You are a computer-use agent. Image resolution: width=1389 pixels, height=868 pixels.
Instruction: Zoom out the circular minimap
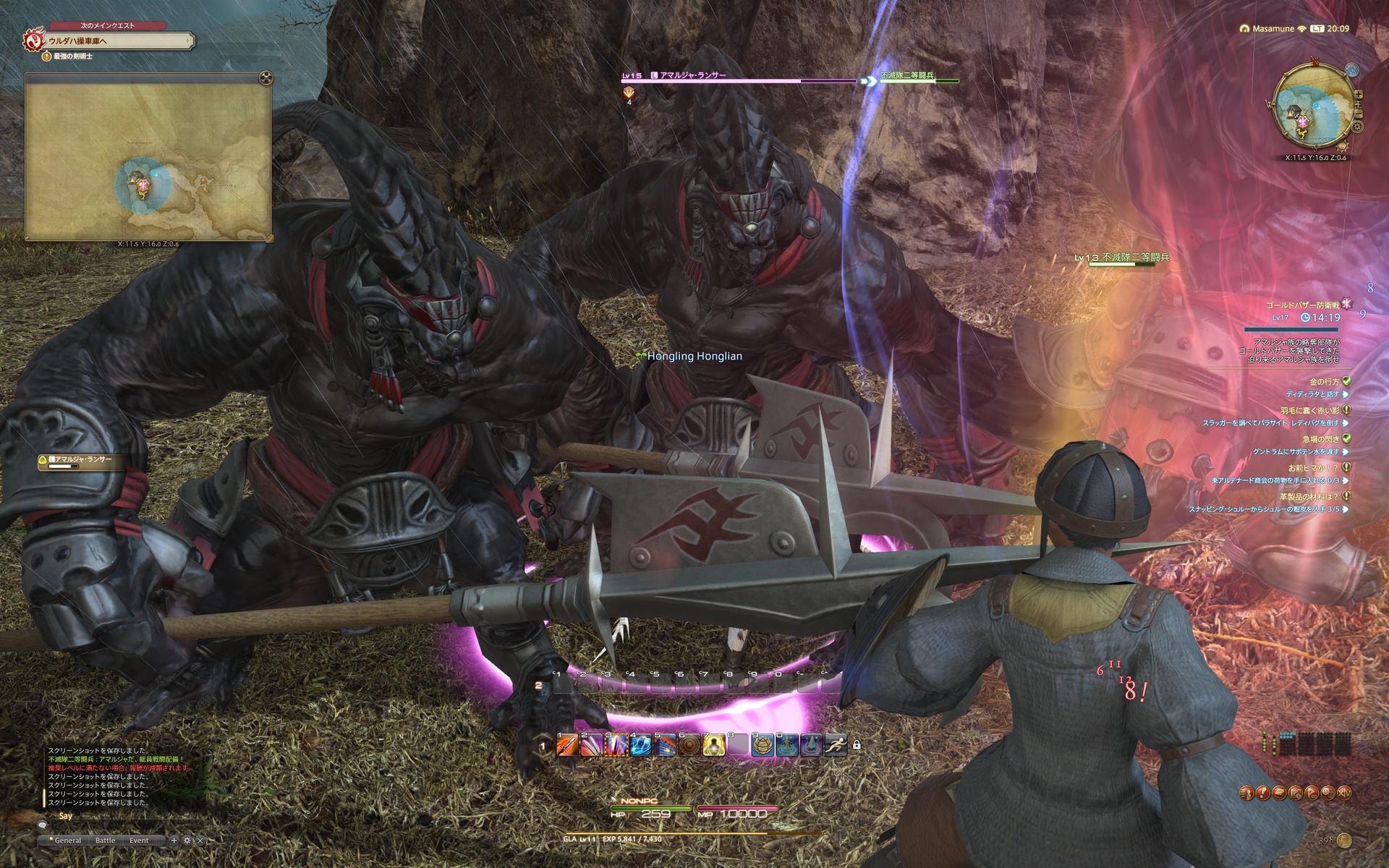1359,114
